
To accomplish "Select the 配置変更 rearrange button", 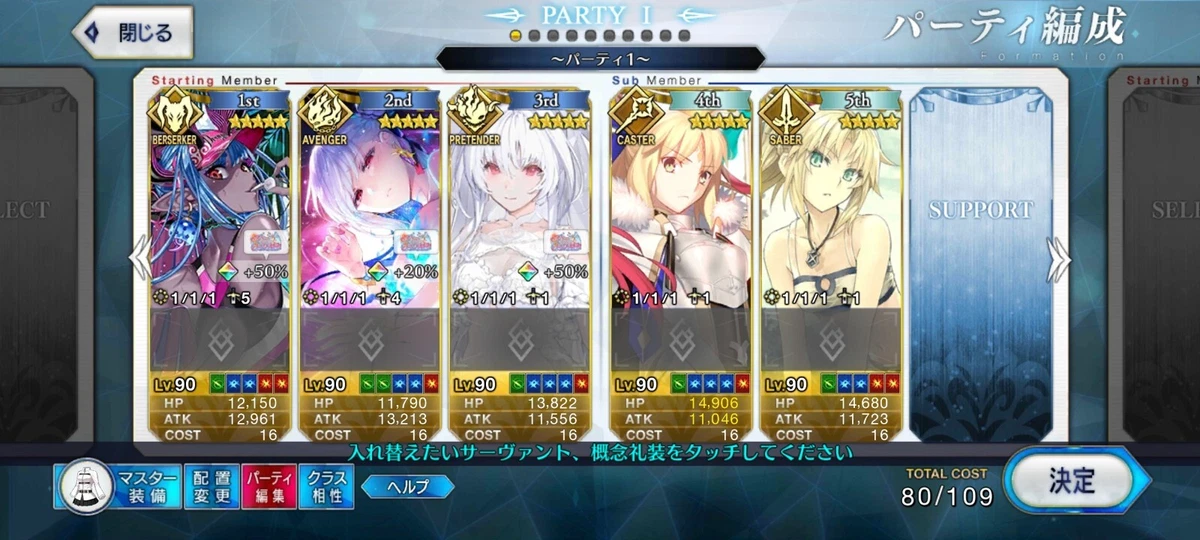I will [x=211, y=486].
